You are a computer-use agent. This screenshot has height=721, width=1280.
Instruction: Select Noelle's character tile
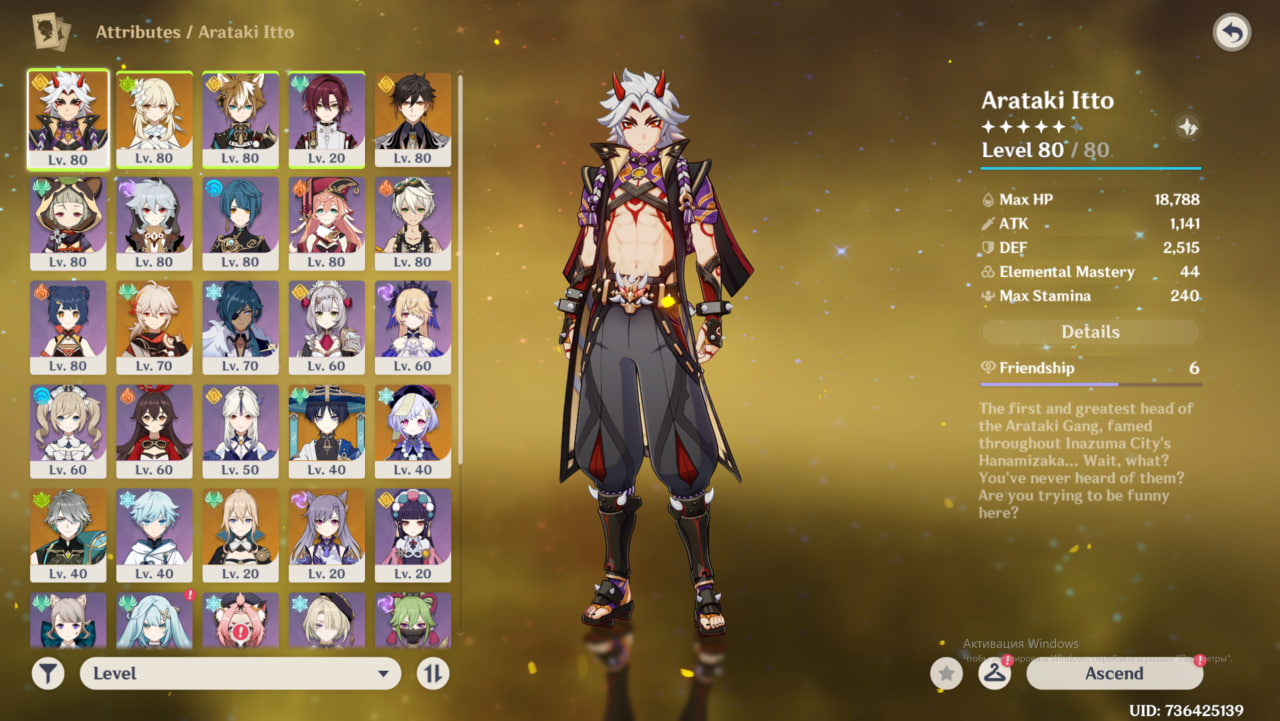click(327, 326)
